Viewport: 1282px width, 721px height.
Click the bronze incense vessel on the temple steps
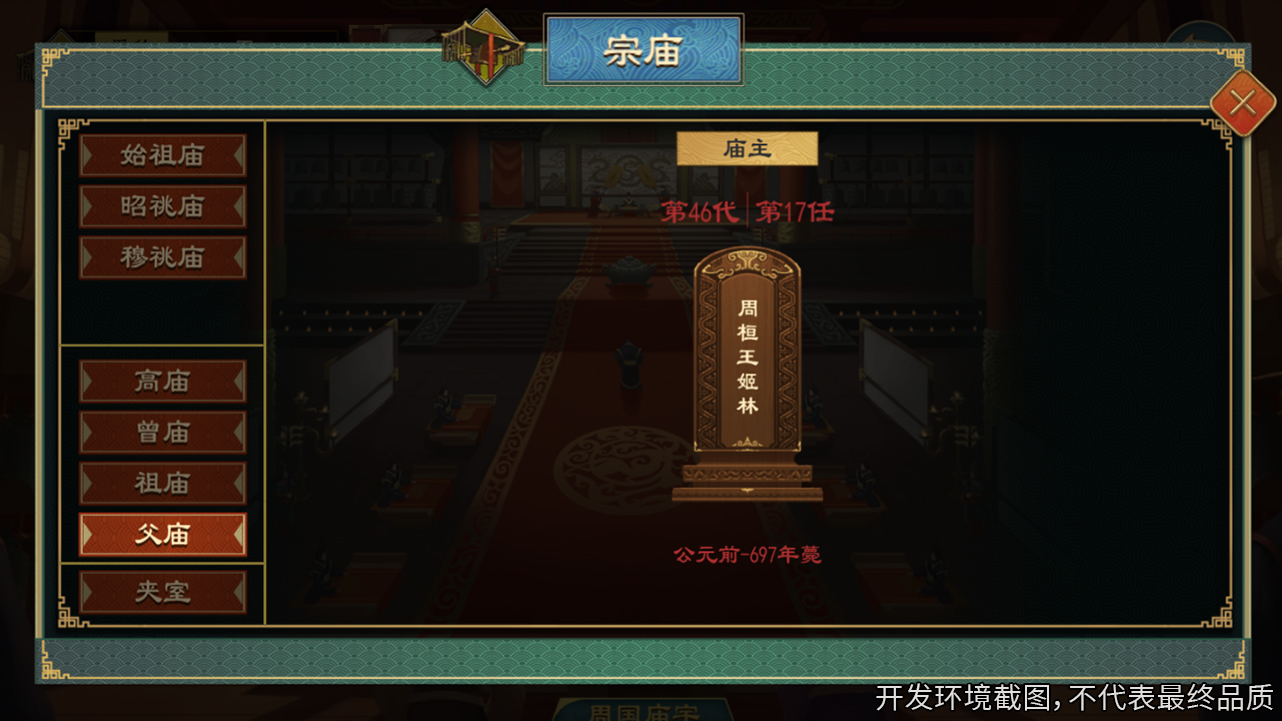(628, 272)
